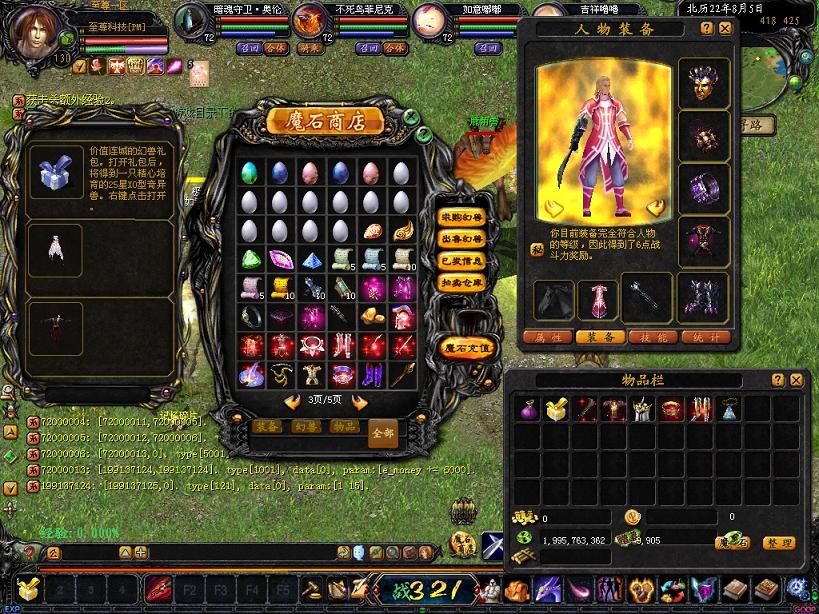Go to the next shop page
Image resolution: width=819 pixels, height=614 pixels.
point(360,401)
